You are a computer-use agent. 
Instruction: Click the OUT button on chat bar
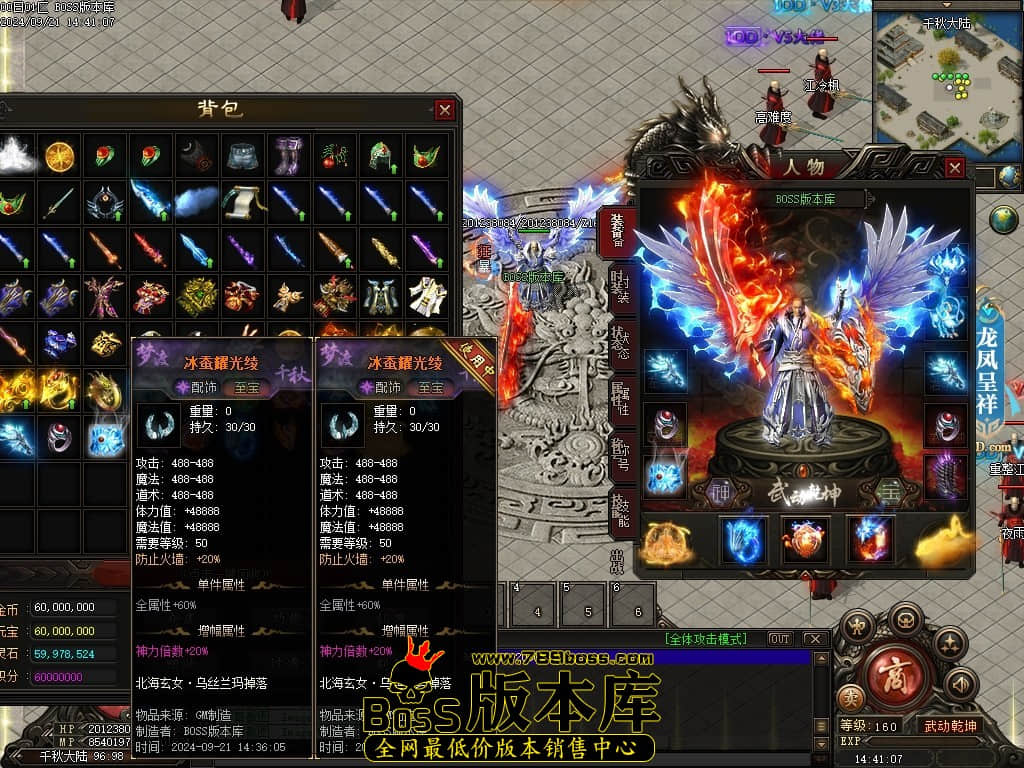click(779, 639)
